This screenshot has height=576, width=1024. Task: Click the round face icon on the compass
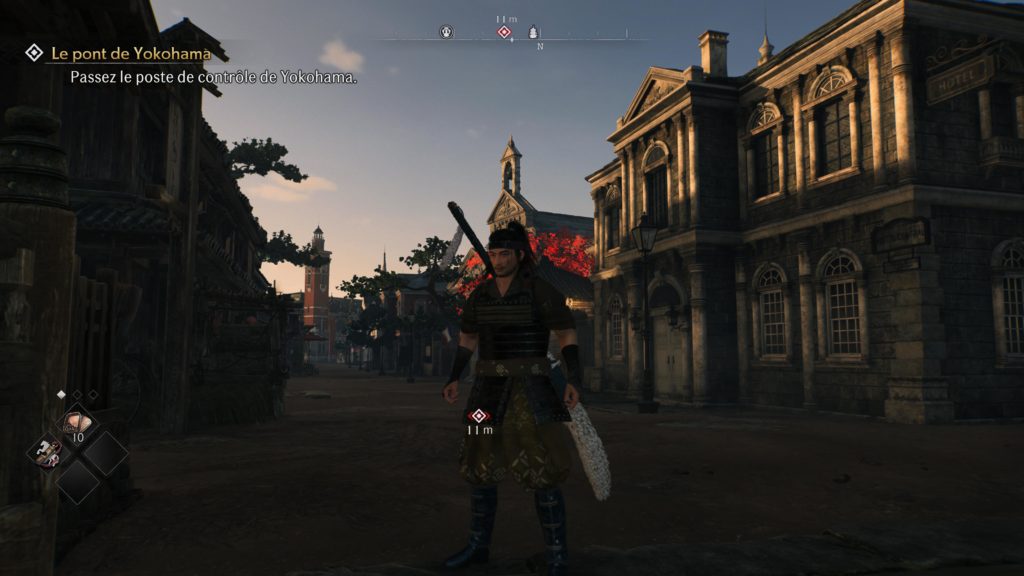click(x=446, y=32)
